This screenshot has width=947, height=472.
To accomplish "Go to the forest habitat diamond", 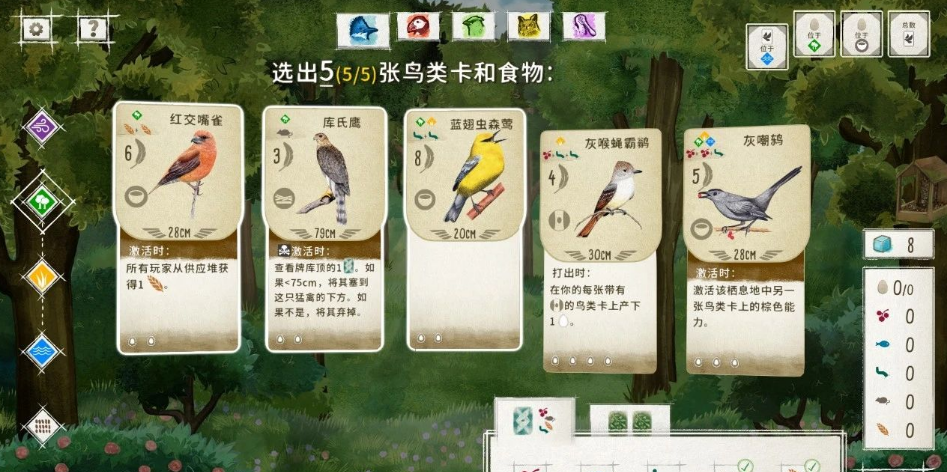I will click(42, 201).
